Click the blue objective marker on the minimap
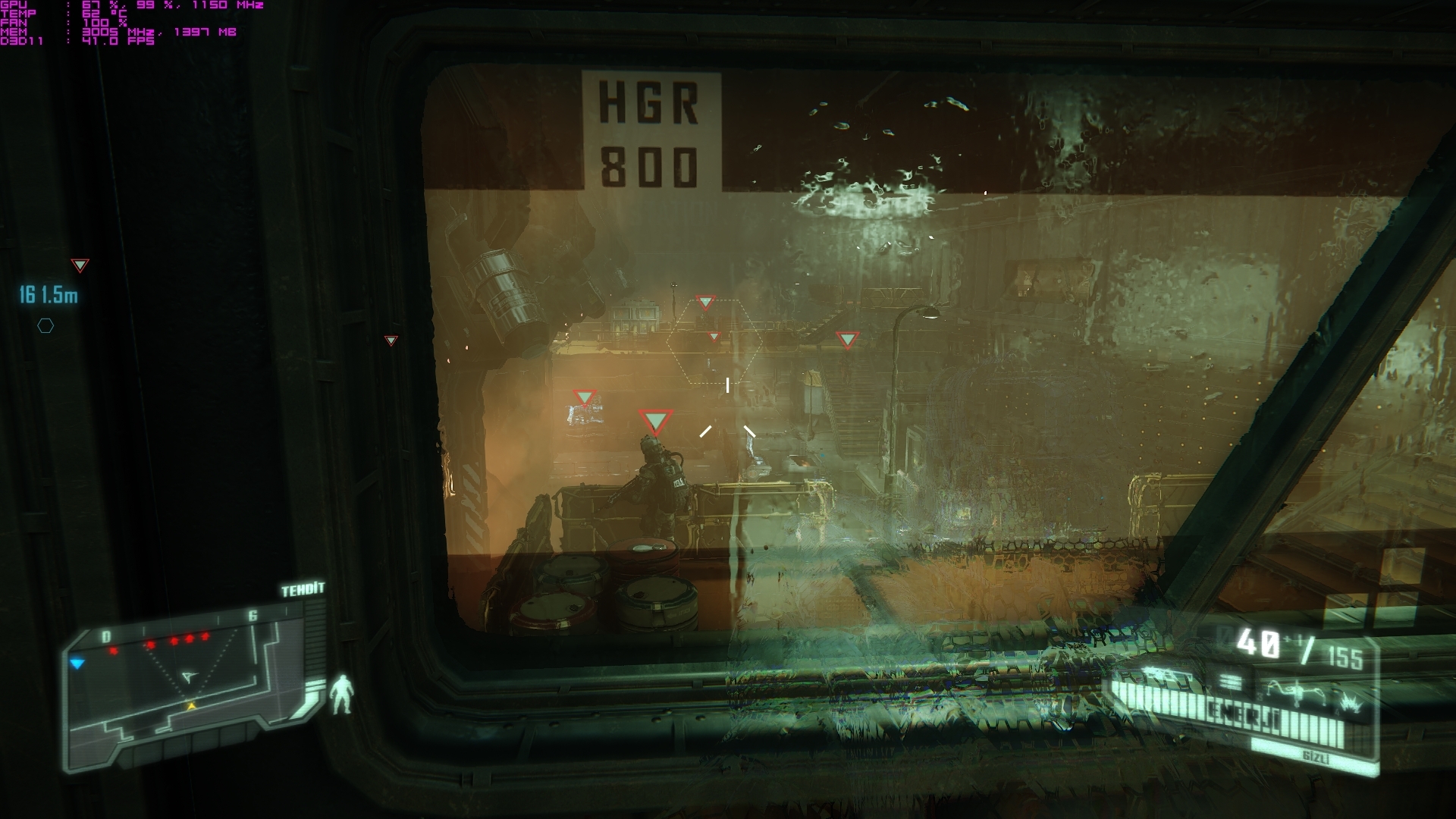 [x=77, y=664]
